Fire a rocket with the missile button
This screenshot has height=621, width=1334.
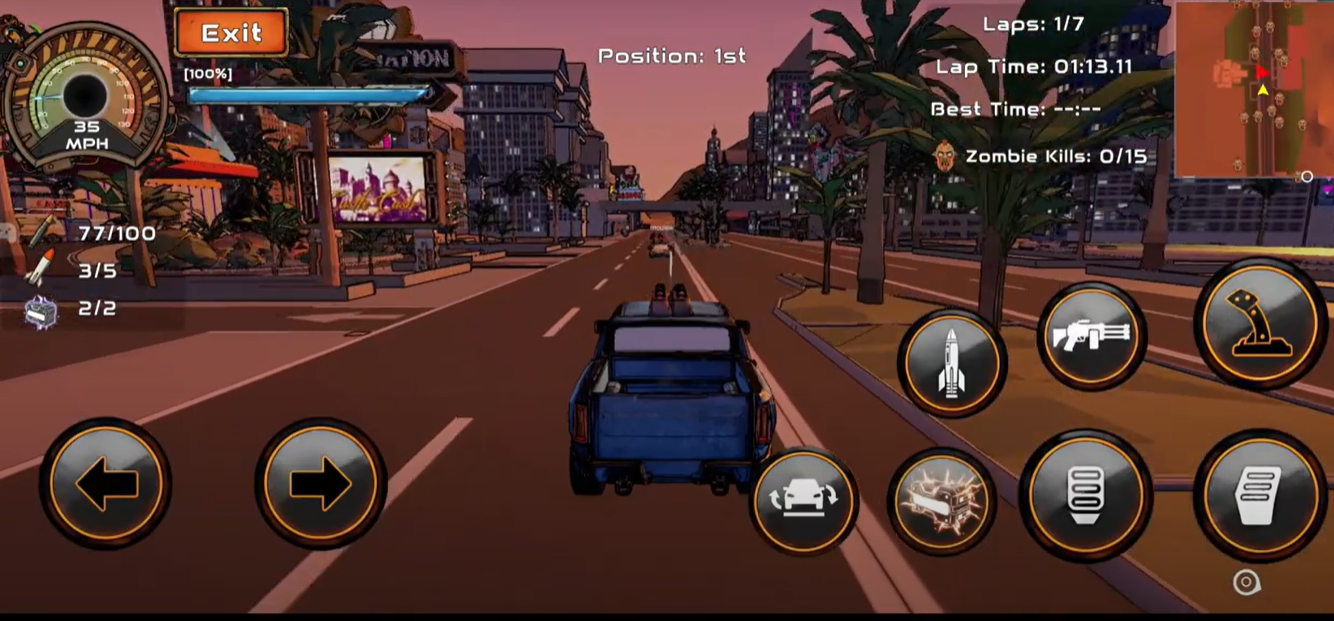(950, 362)
